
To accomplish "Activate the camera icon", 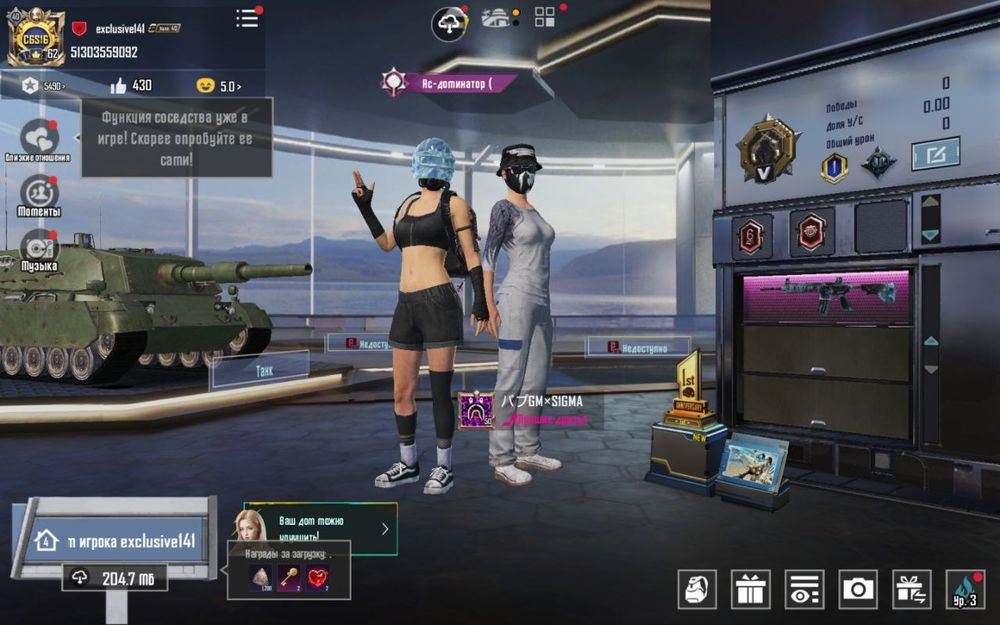I will click(858, 589).
